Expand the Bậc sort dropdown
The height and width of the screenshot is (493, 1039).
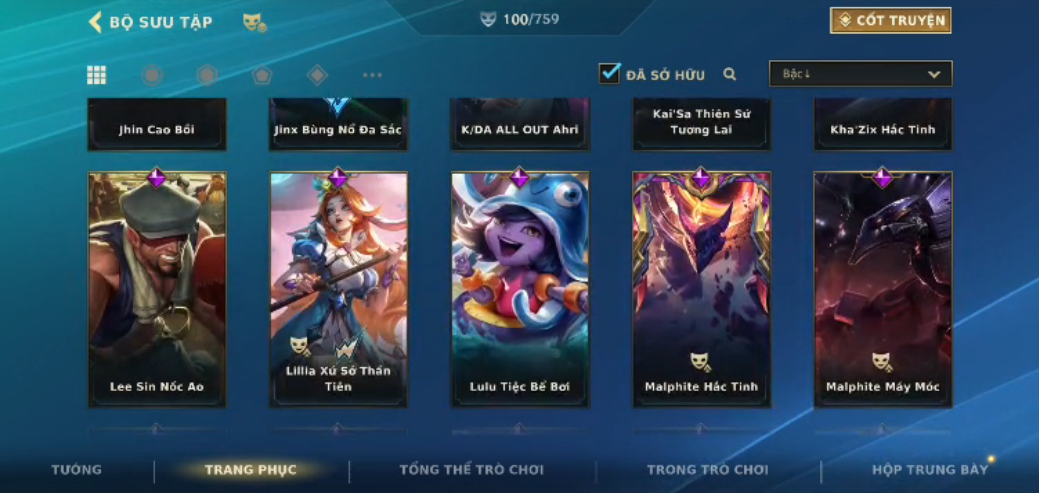[x=860, y=74]
